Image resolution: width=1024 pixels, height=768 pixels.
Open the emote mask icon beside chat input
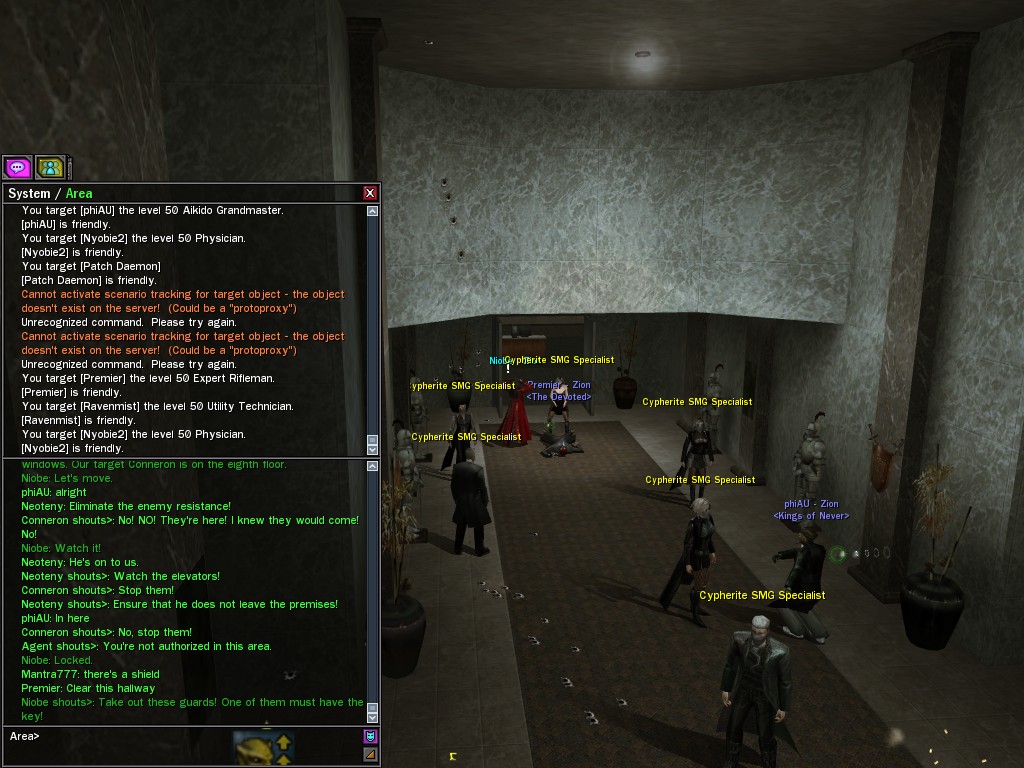pos(370,737)
